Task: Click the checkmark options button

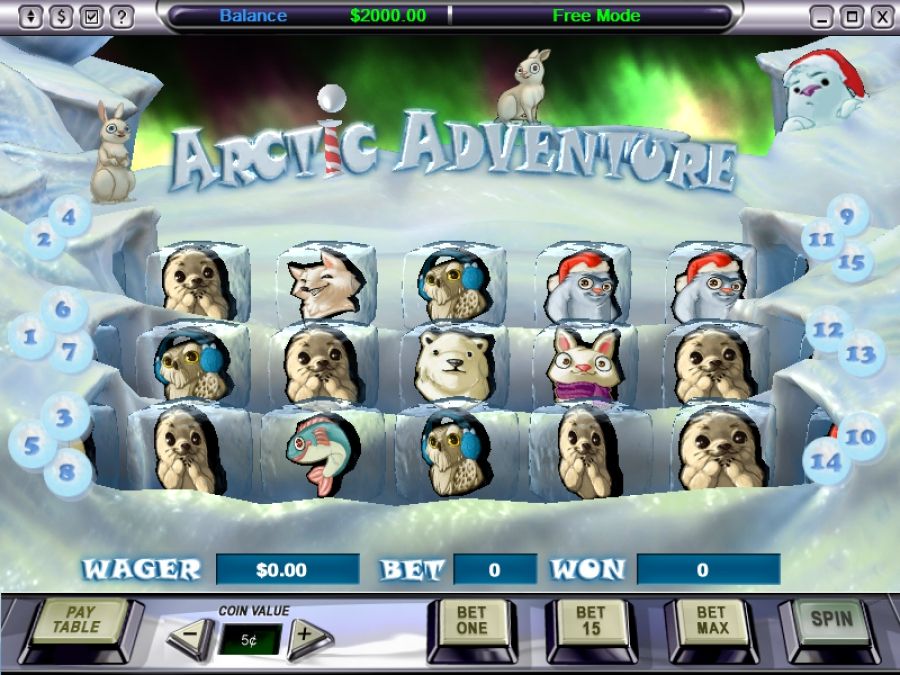Action: [91, 17]
